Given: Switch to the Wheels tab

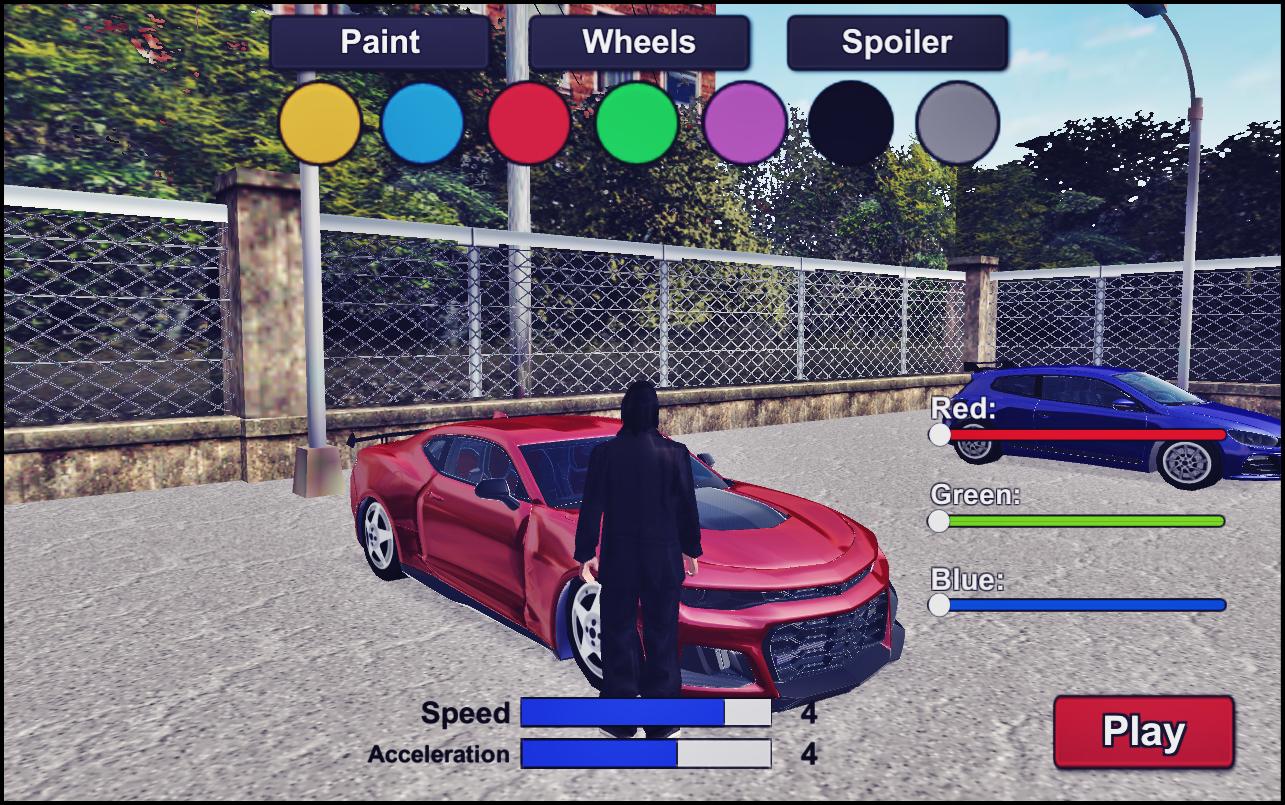Looking at the screenshot, I should (x=639, y=42).
